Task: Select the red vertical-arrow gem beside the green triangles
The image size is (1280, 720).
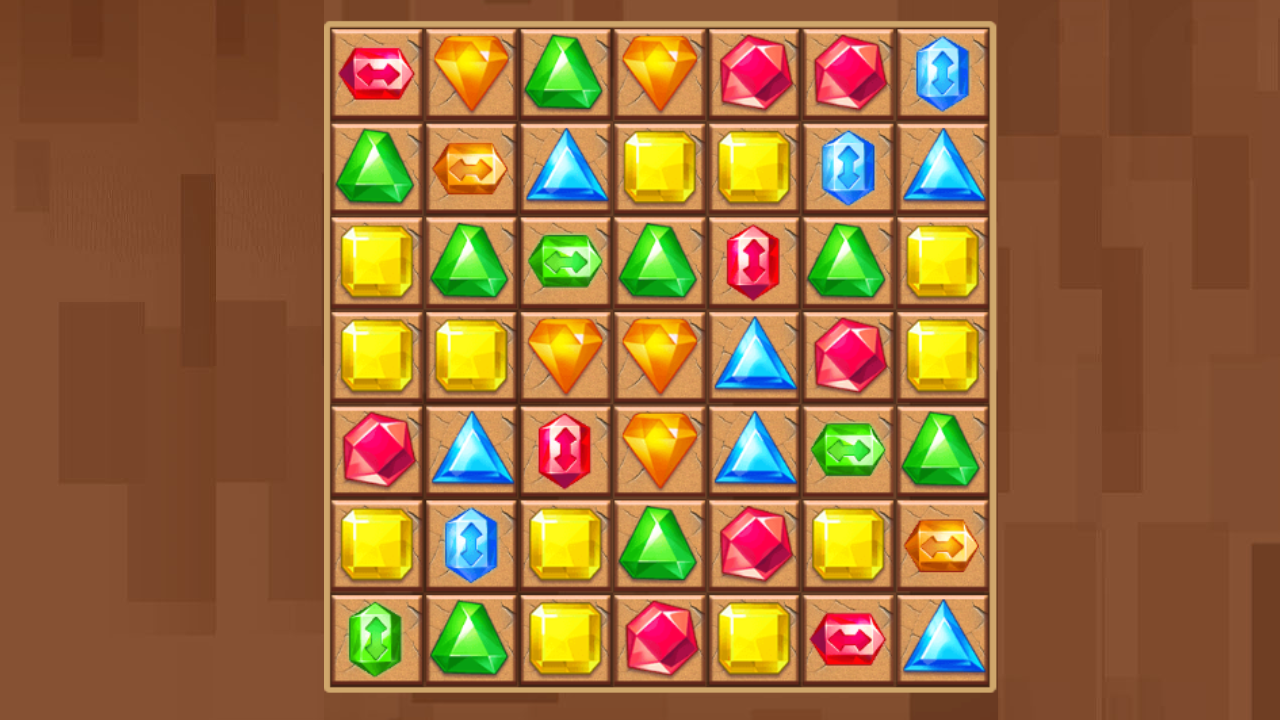Action: (x=754, y=262)
